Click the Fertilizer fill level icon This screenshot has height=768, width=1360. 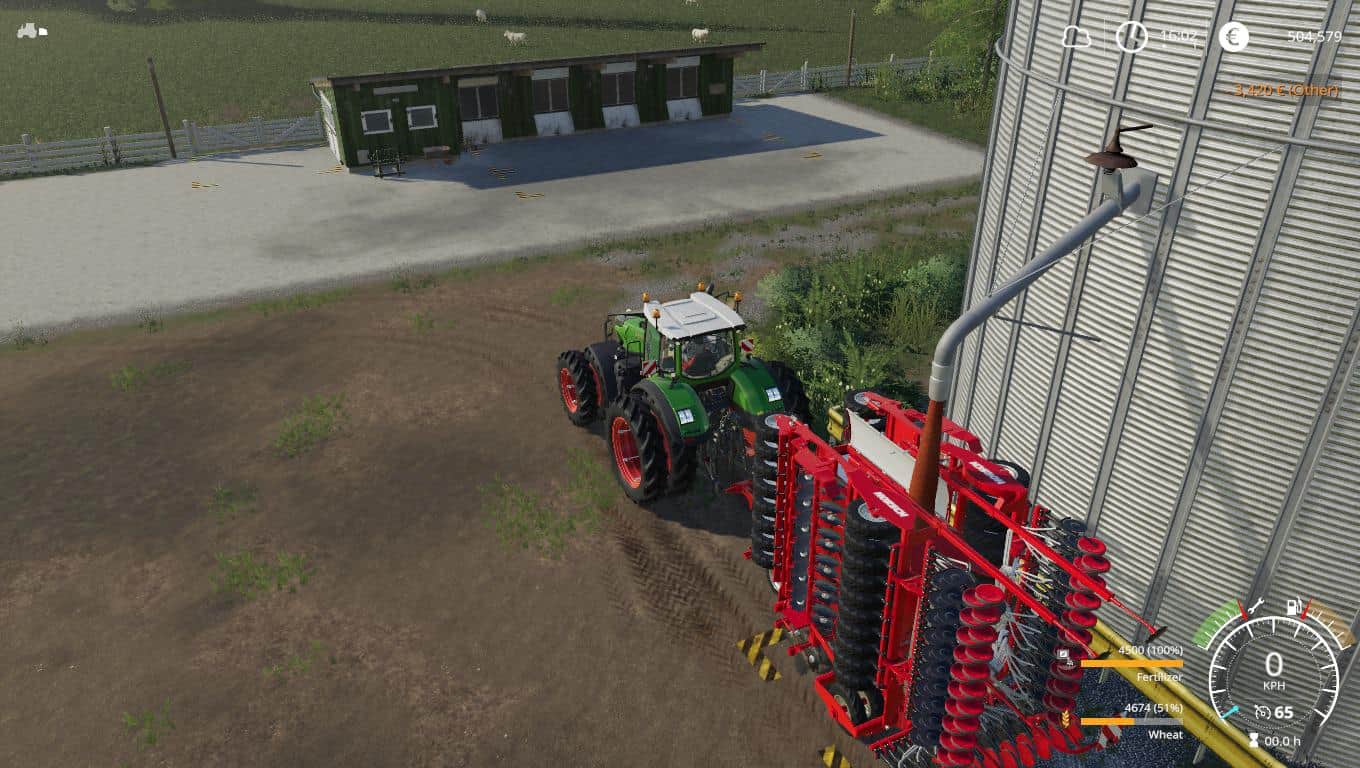tap(1063, 657)
